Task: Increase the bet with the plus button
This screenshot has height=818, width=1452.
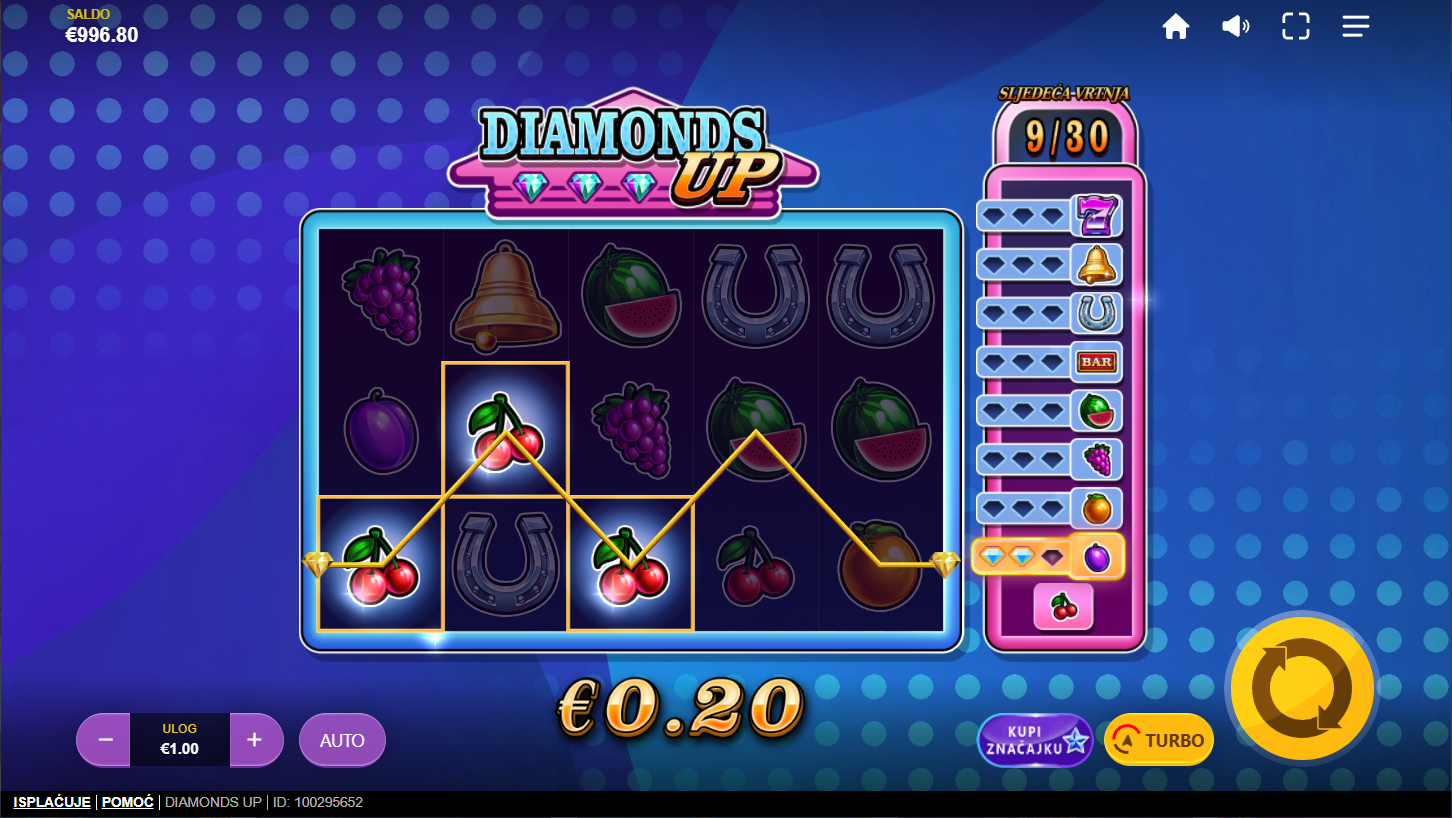Action: (255, 740)
